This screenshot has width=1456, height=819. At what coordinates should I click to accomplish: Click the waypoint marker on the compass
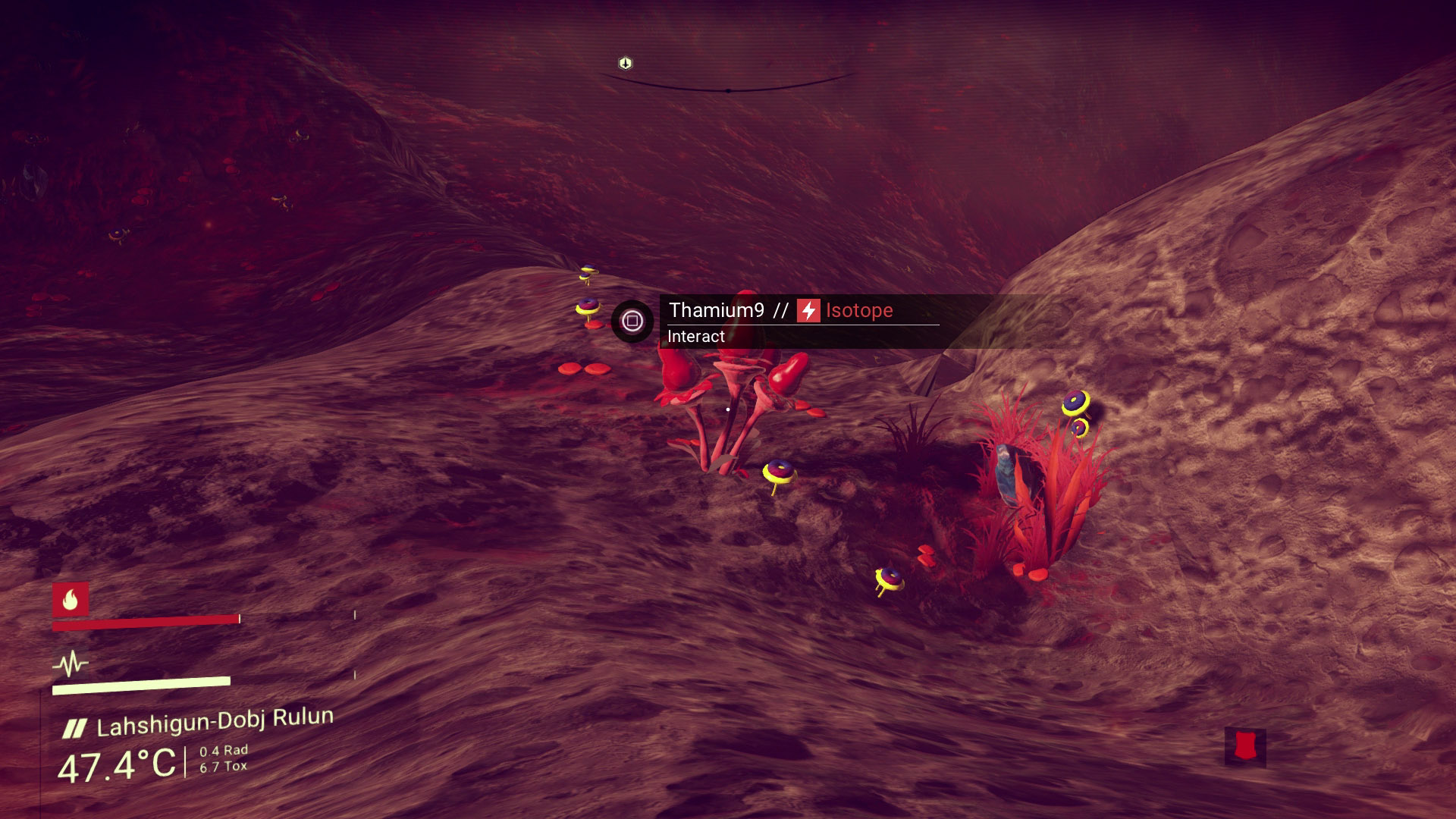[625, 63]
